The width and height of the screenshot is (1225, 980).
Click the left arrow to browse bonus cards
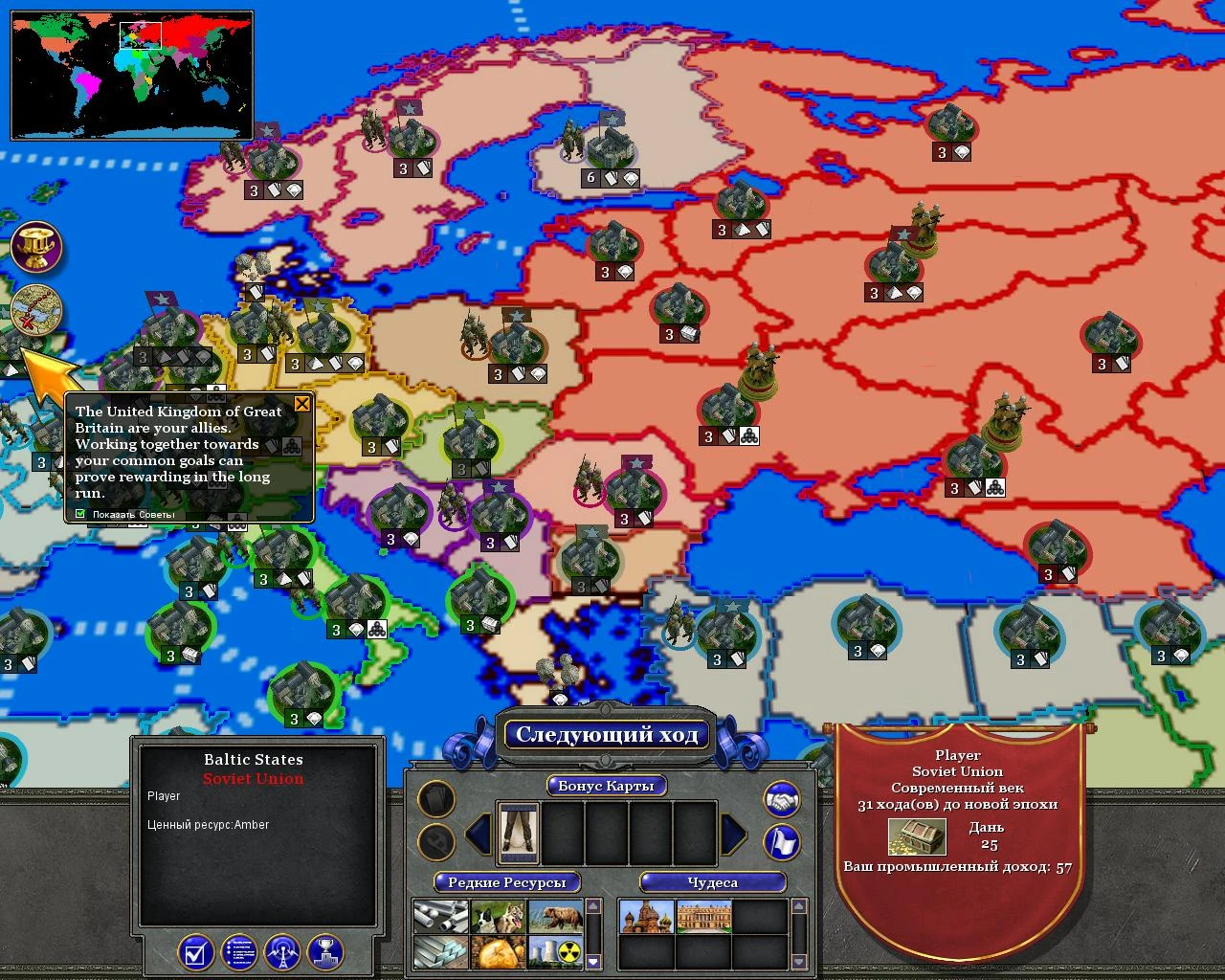click(478, 832)
